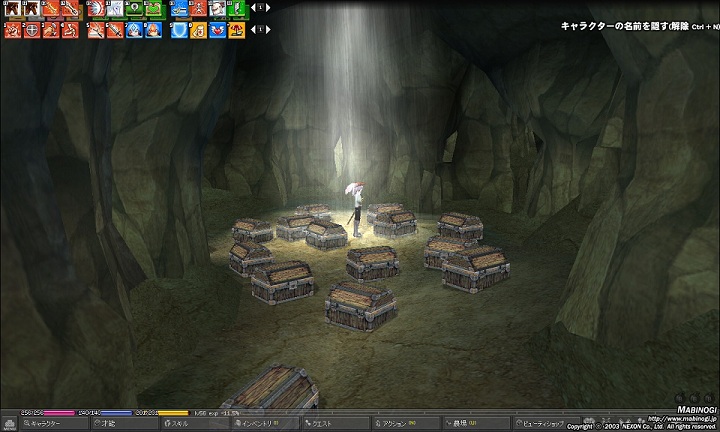Activate the round shield defense skill icon
This screenshot has height=432, width=720.
(30, 30)
